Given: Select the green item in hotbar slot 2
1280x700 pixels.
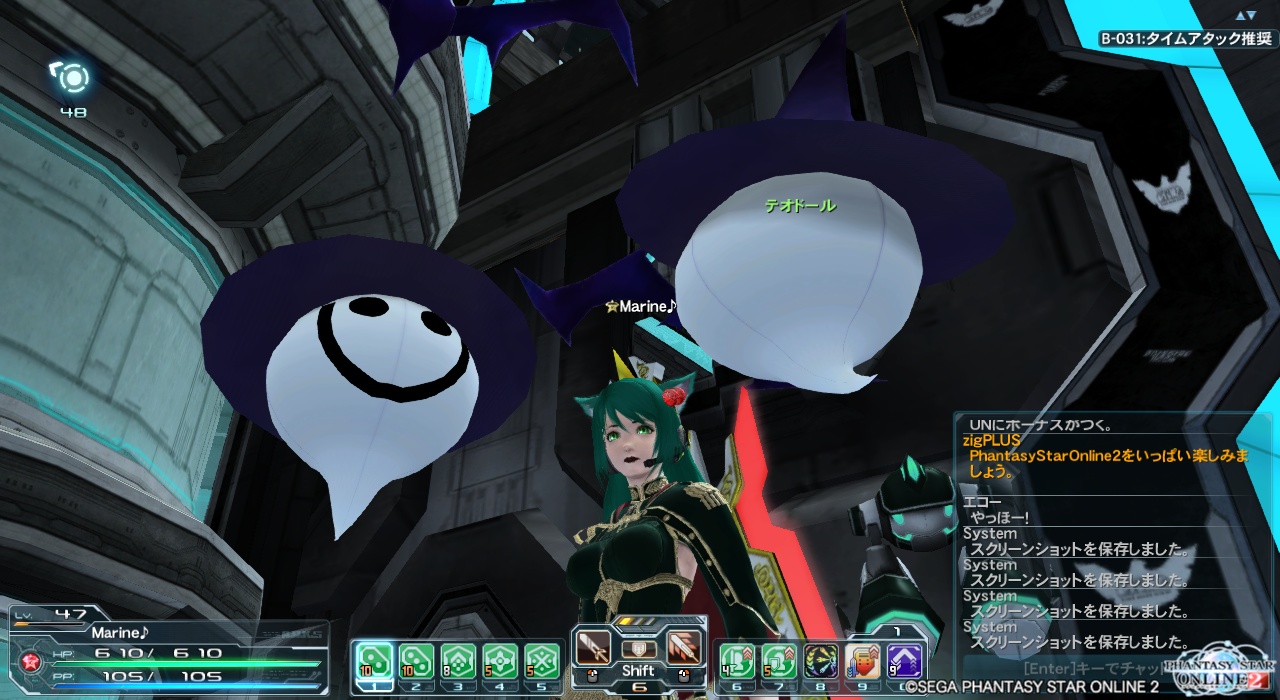Looking at the screenshot, I should [416, 660].
